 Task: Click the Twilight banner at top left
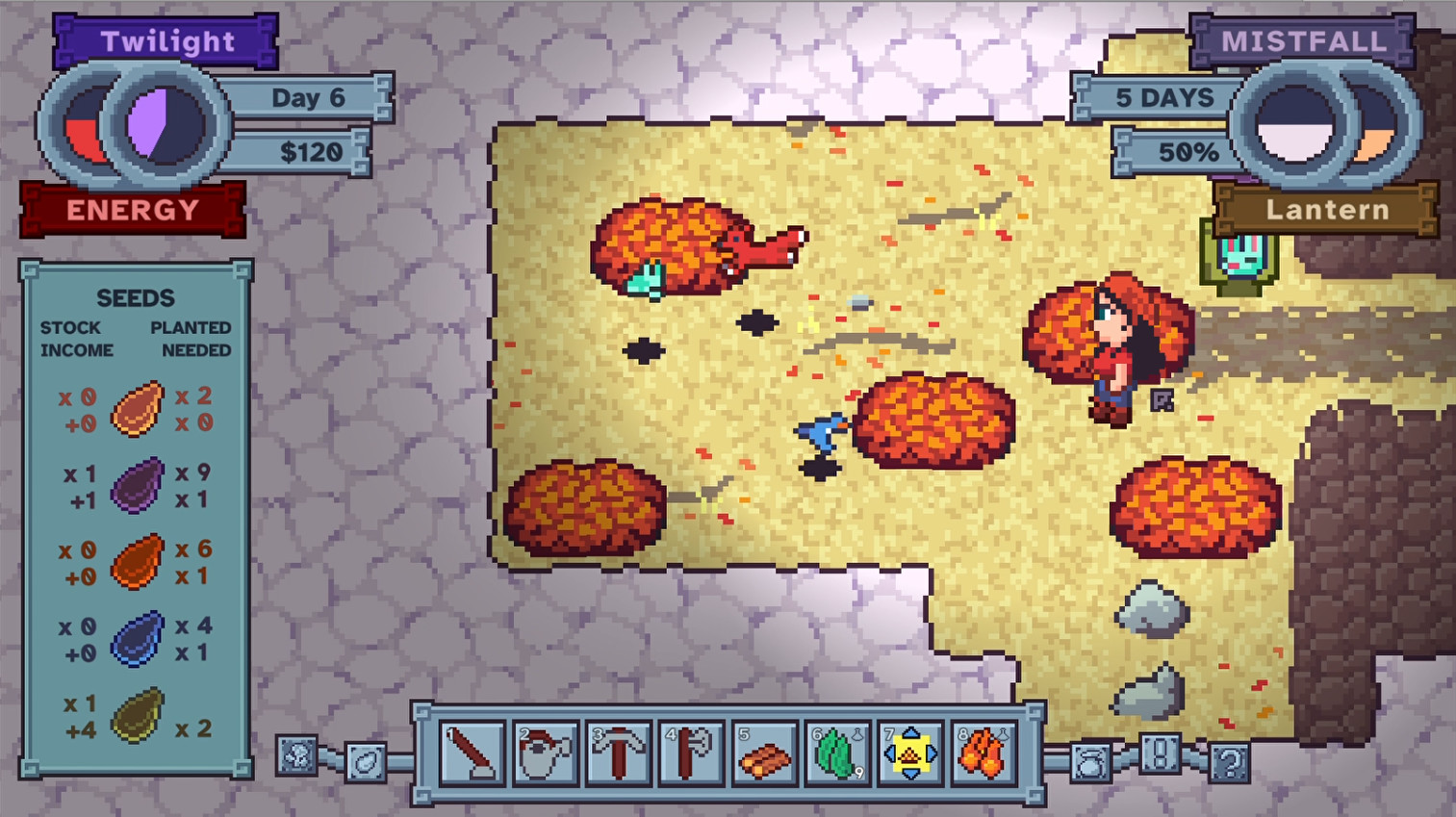166,40
